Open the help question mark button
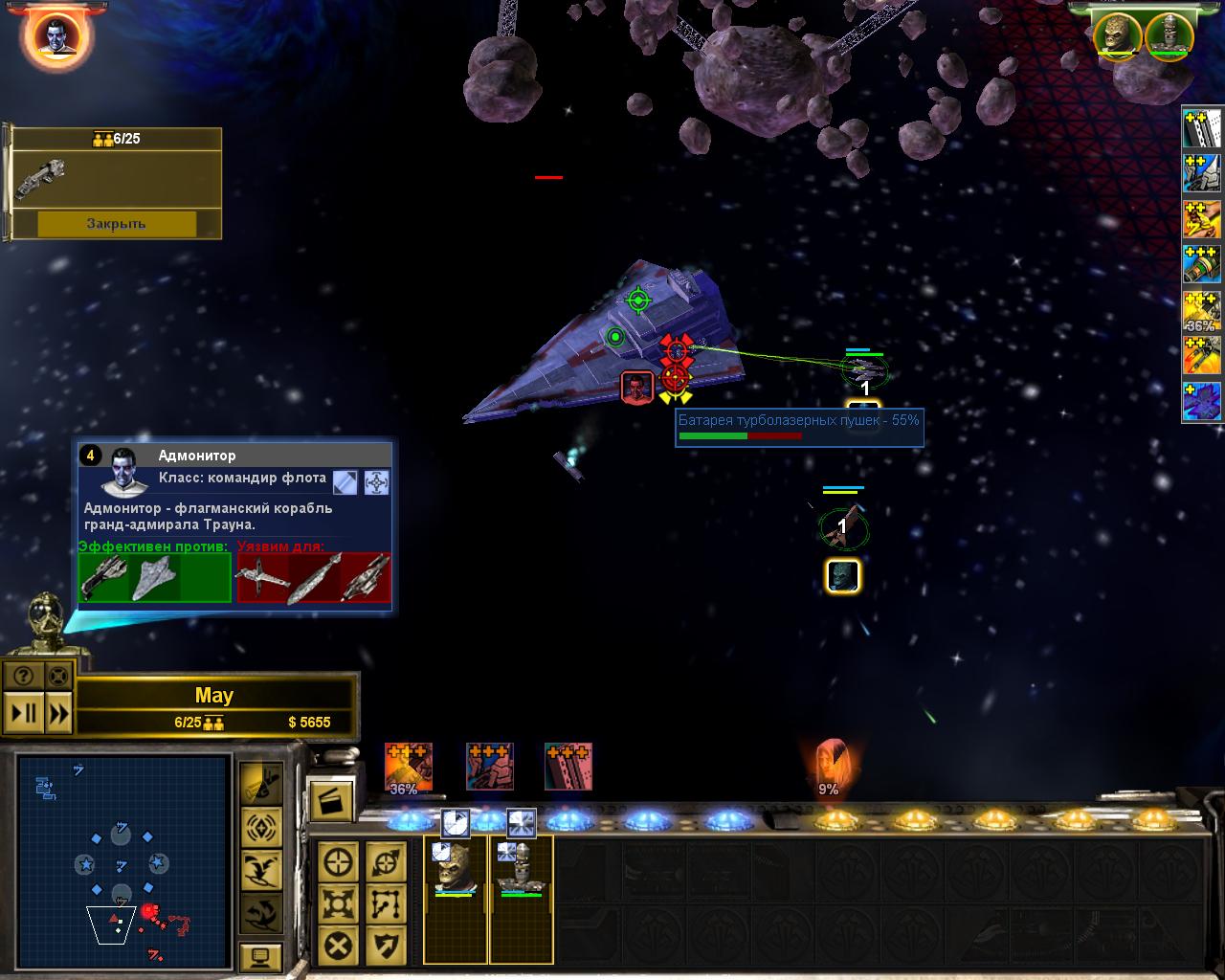Viewport: 1225px width, 980px height. click(24, 676)
